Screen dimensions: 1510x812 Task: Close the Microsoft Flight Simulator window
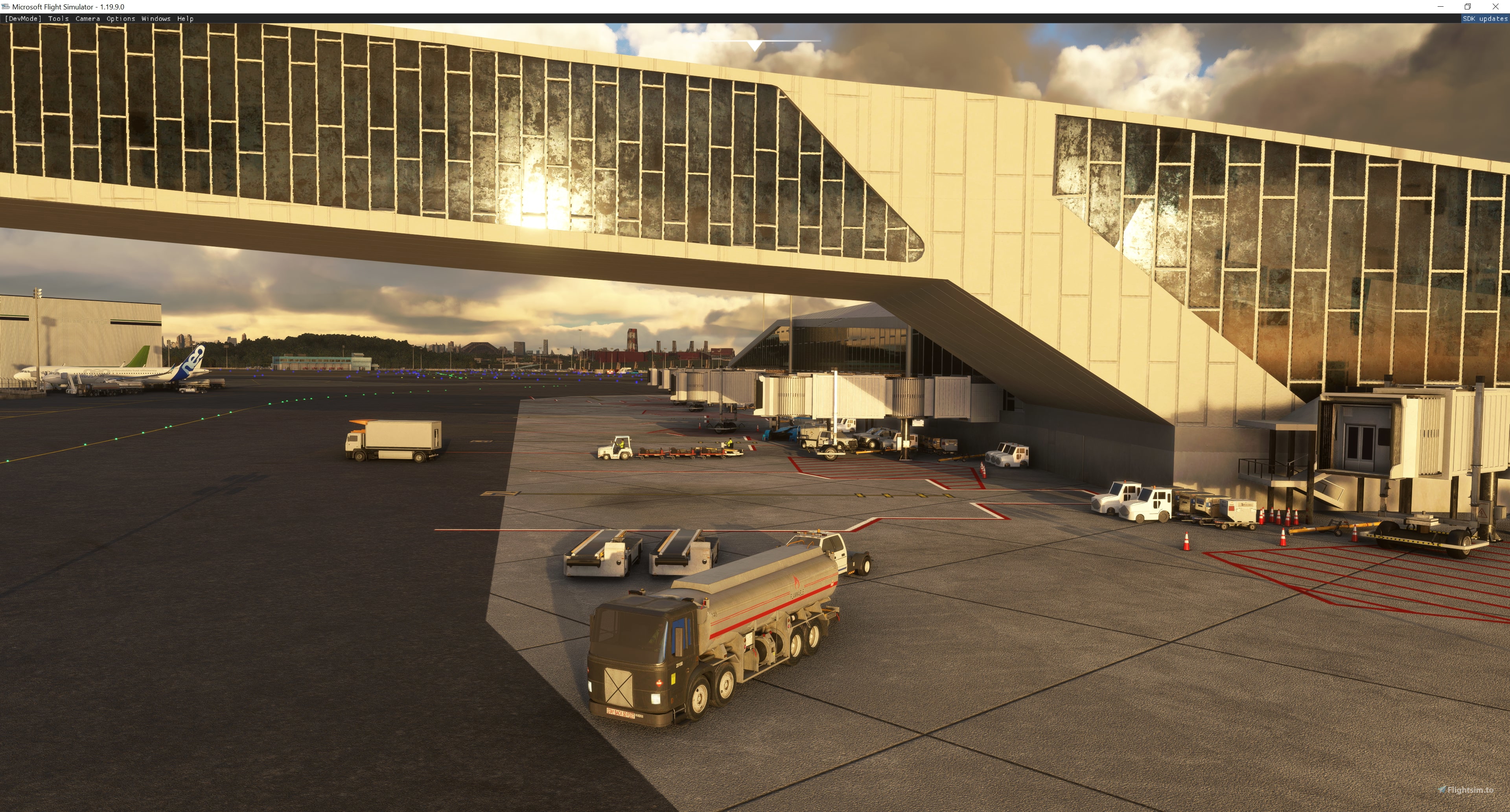click(1495, 6)
